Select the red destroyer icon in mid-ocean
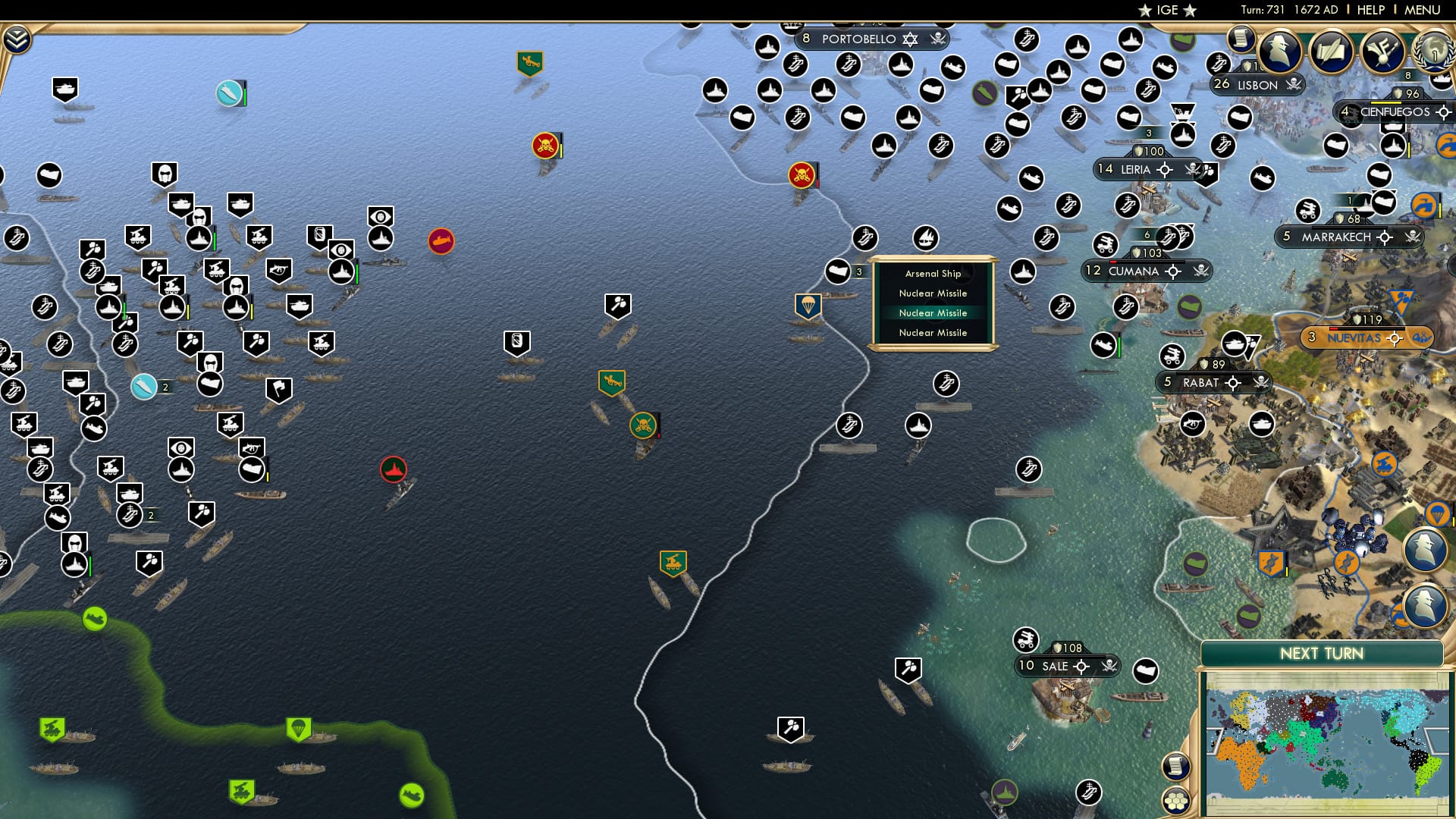Image resolution: width=1456 pixels, height=819 pixels. pyautogui.click(x=394, y=469)
